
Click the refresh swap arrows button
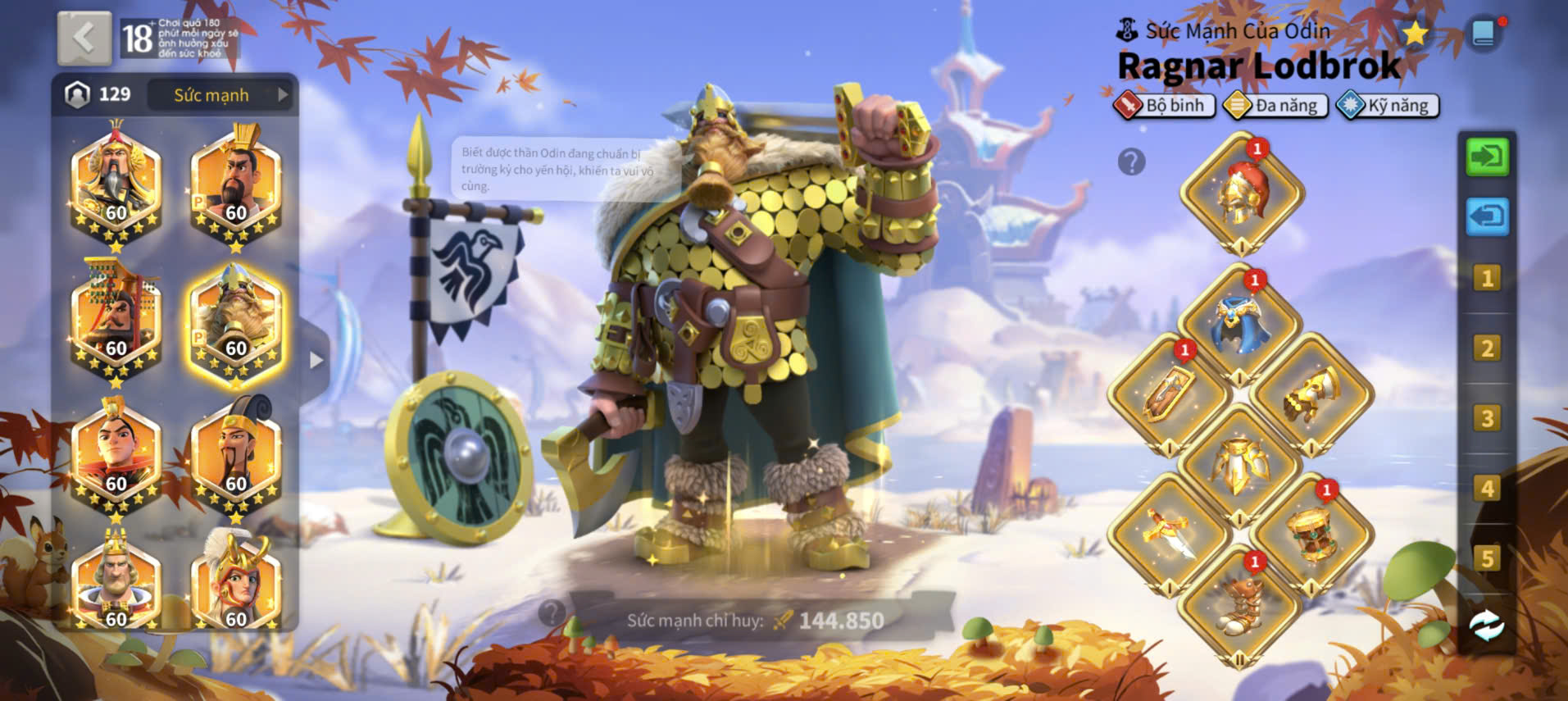click(1487, 626)
